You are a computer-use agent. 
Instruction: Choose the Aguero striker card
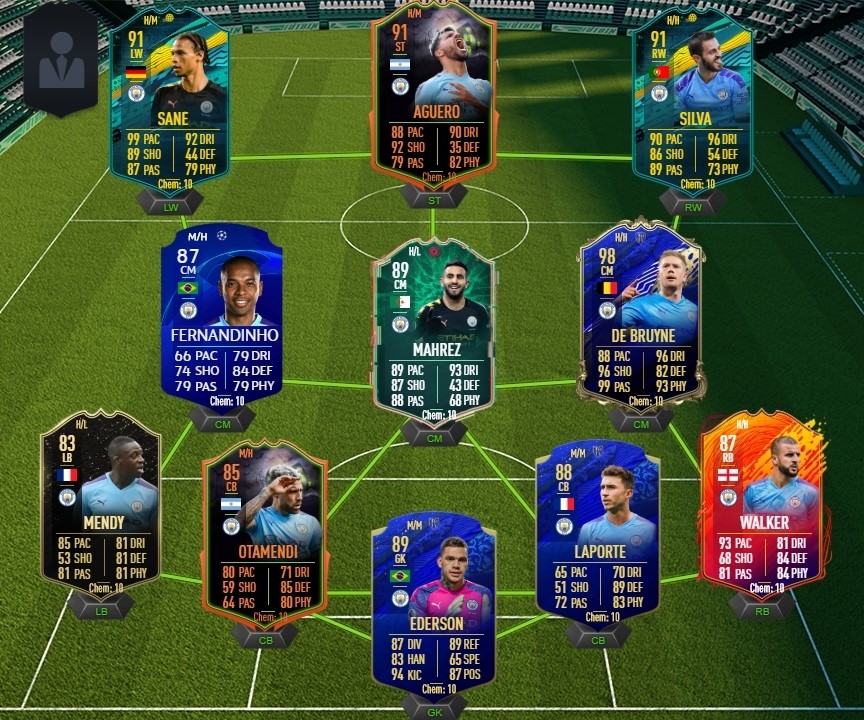[433, 95]
